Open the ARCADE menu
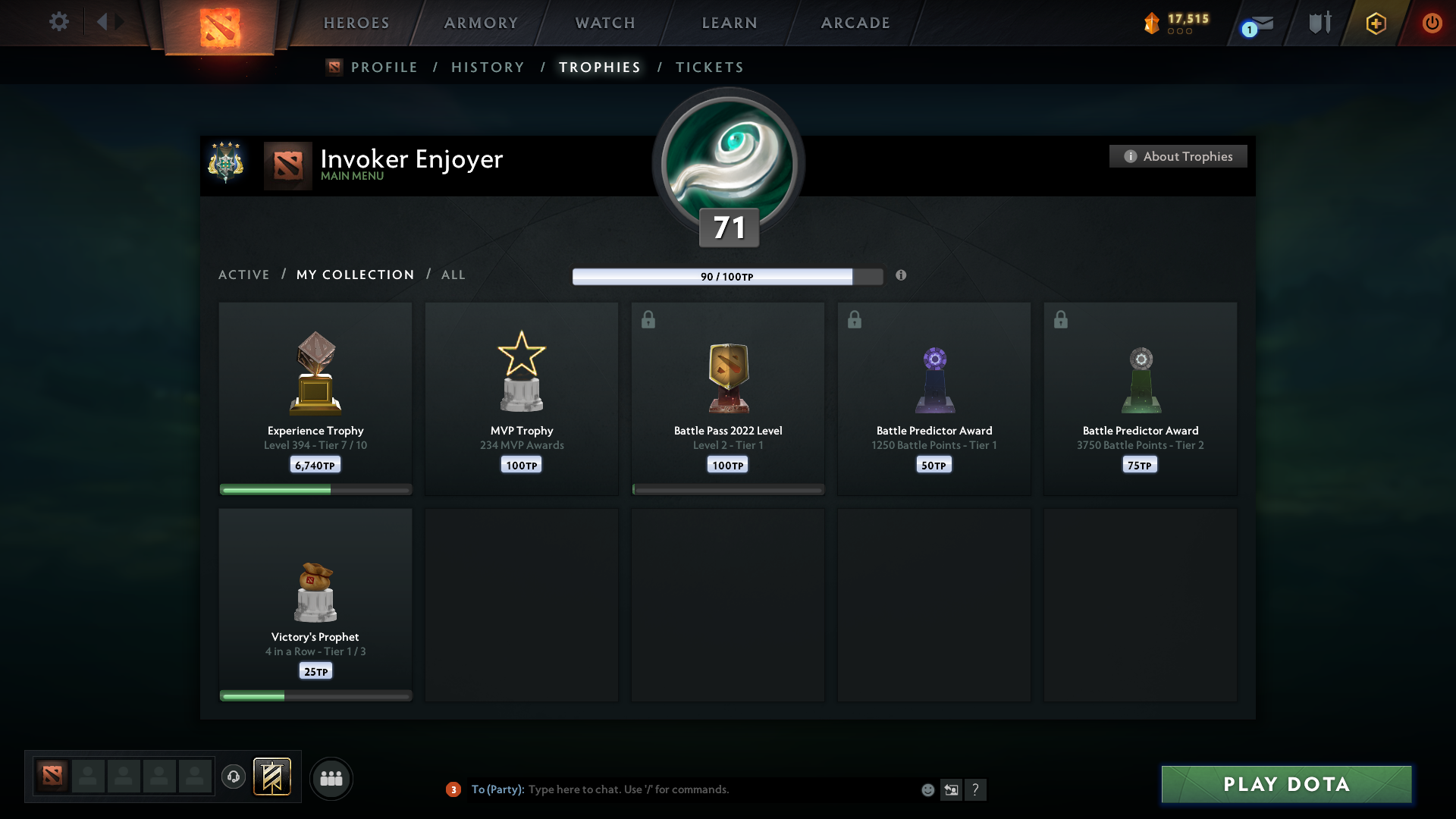The image size is (1456, 819). click(x=855, y=23)
